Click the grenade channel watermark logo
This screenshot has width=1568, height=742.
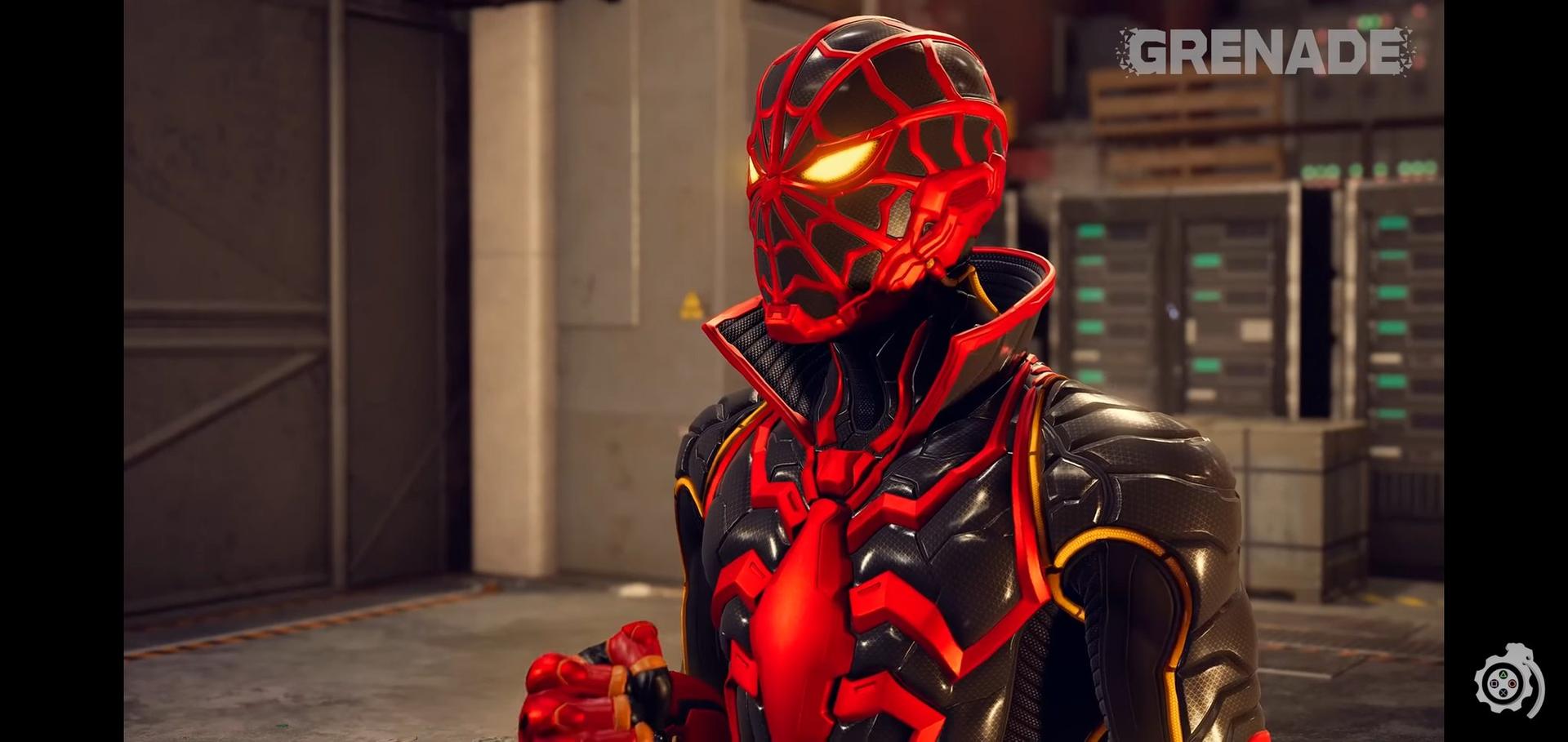click(x=1508, y=685)
